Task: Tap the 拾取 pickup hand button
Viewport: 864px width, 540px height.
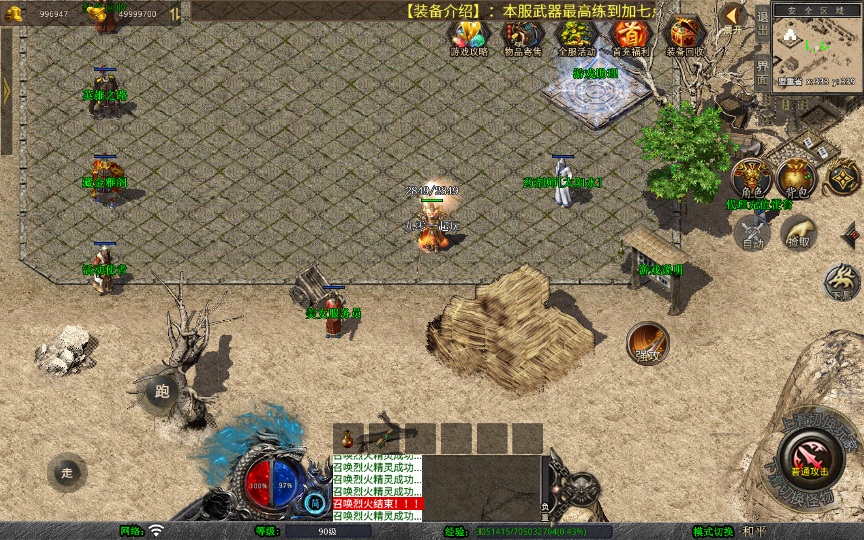Action: [x=798, y=233]
